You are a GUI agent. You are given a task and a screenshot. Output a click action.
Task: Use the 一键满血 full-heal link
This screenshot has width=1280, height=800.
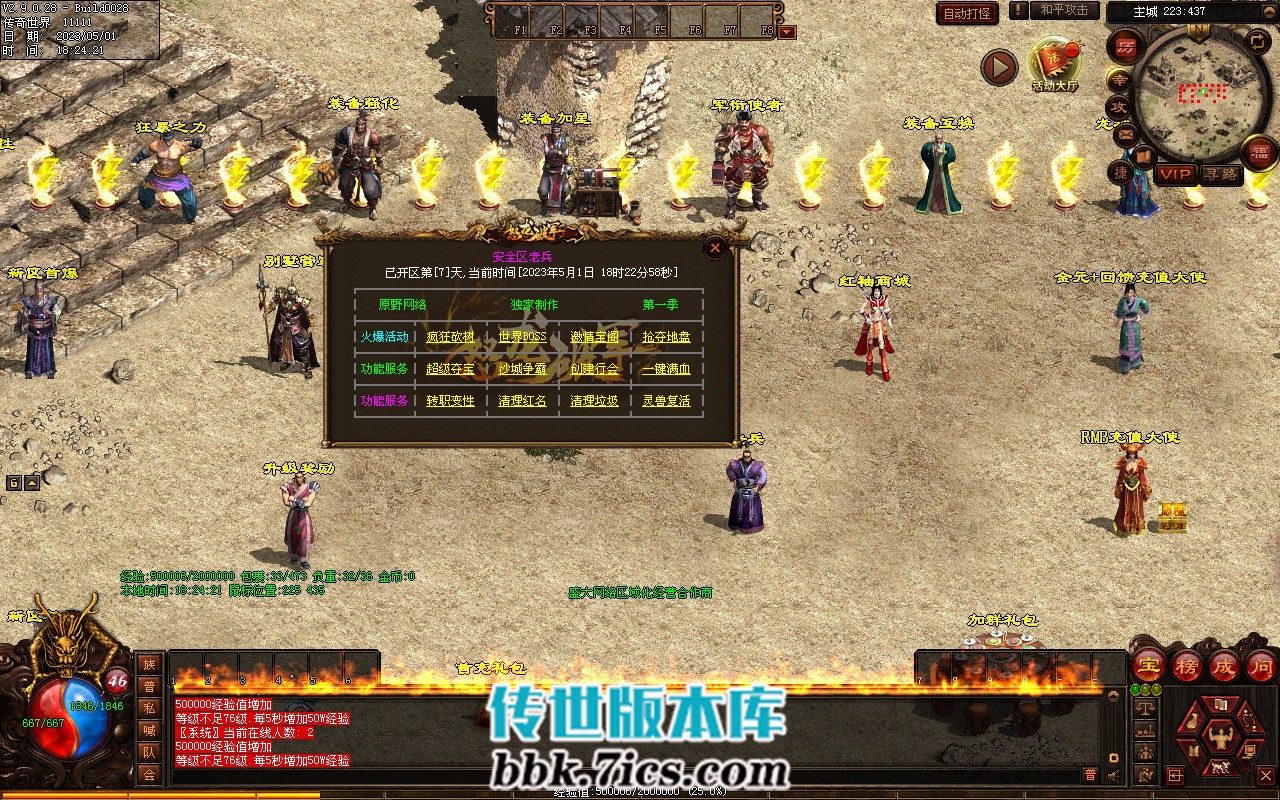tap(666, 369)
